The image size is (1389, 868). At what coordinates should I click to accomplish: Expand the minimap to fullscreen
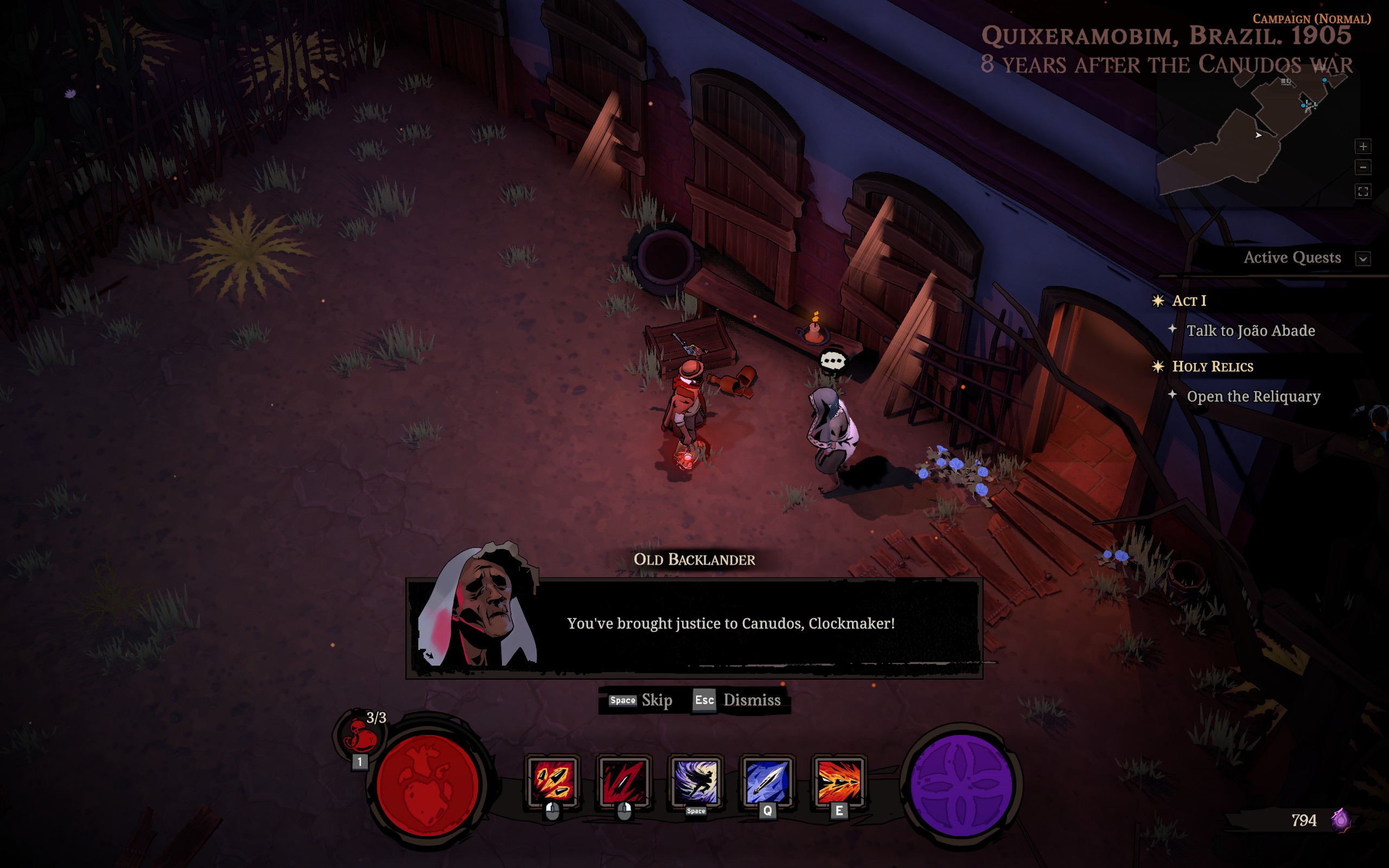pyautogui.click(x=1363, y=191)
